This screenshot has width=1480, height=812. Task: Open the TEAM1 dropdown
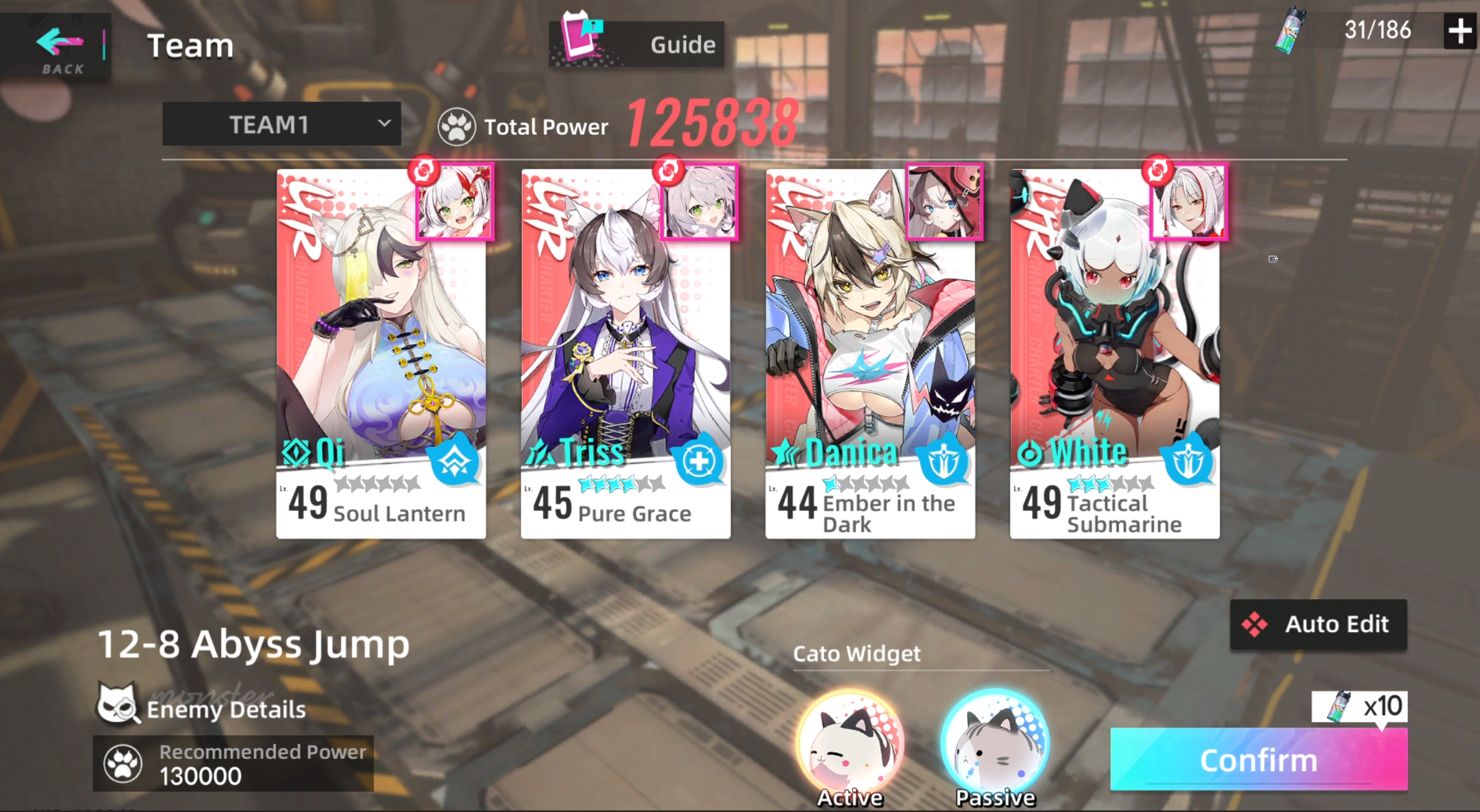point(282,124)
